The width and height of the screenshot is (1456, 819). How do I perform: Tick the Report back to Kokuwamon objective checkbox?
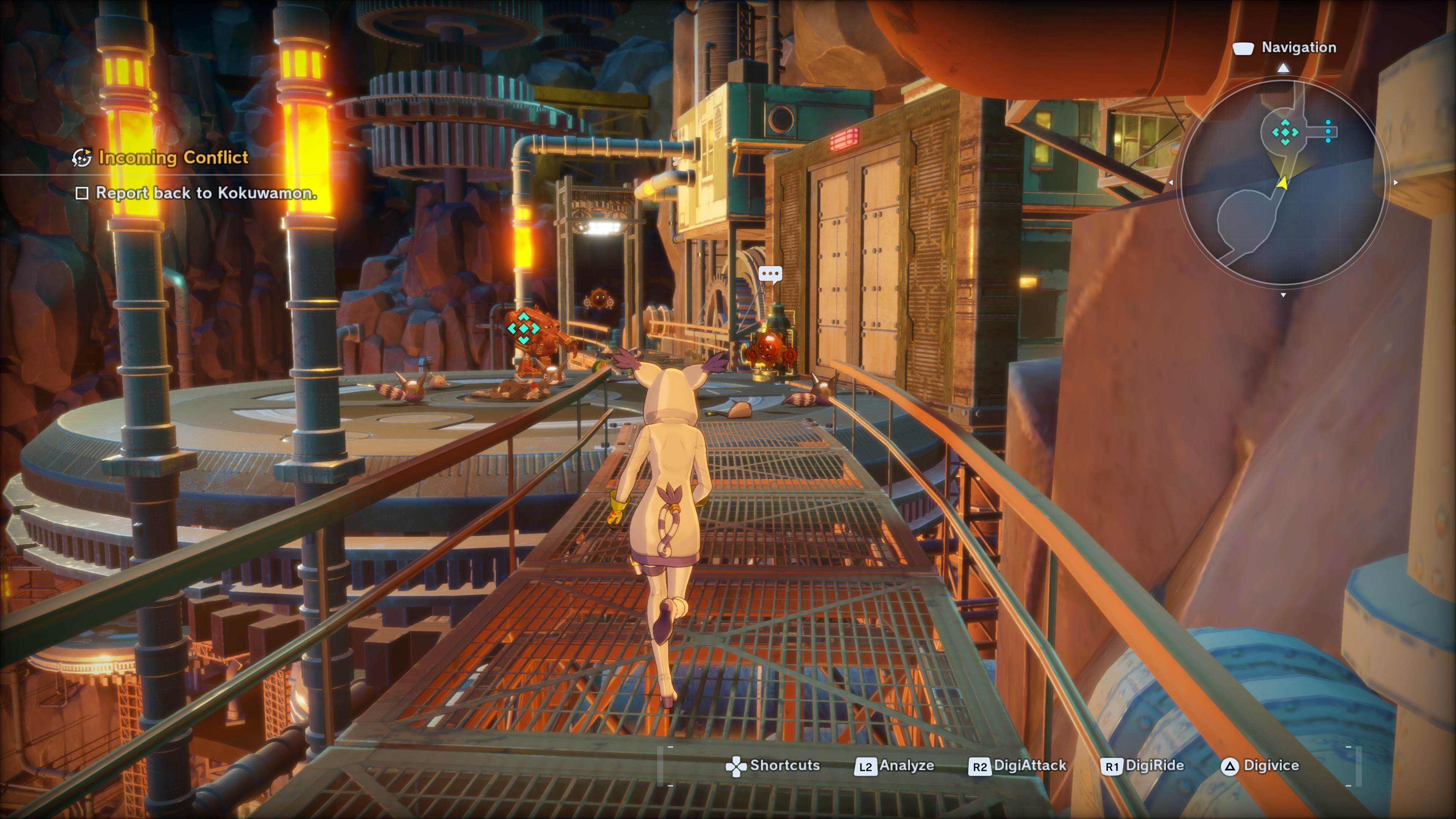tap(82, 193)
